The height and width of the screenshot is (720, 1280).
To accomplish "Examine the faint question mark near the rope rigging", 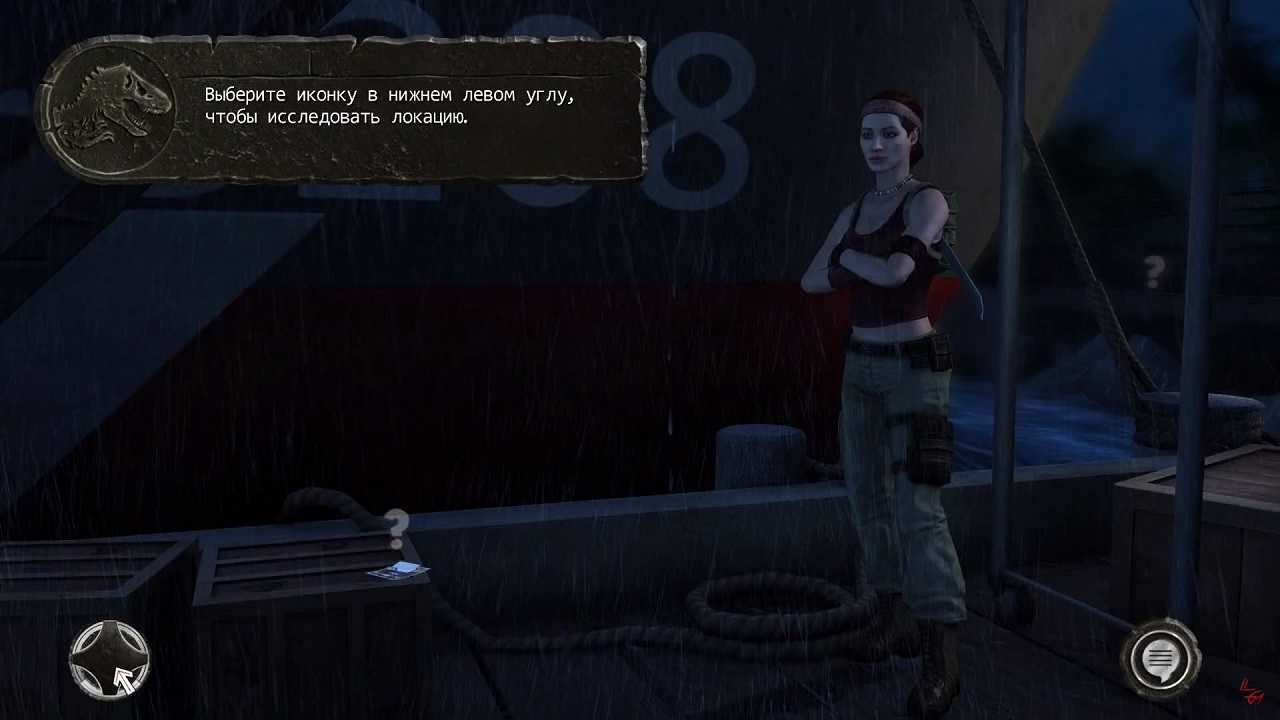I will pyautogui.click(x=1155, y=269).
